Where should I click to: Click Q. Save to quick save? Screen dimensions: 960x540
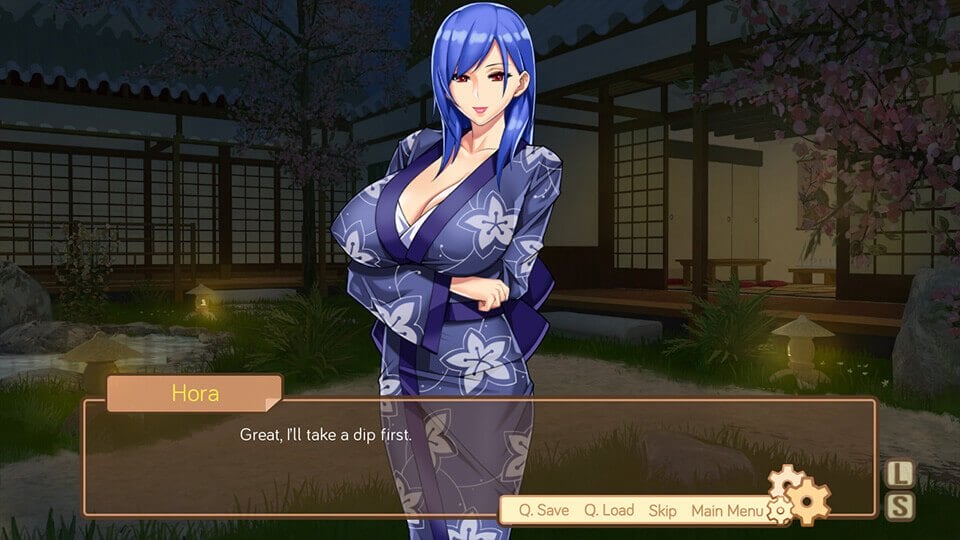tap(543, 510)
